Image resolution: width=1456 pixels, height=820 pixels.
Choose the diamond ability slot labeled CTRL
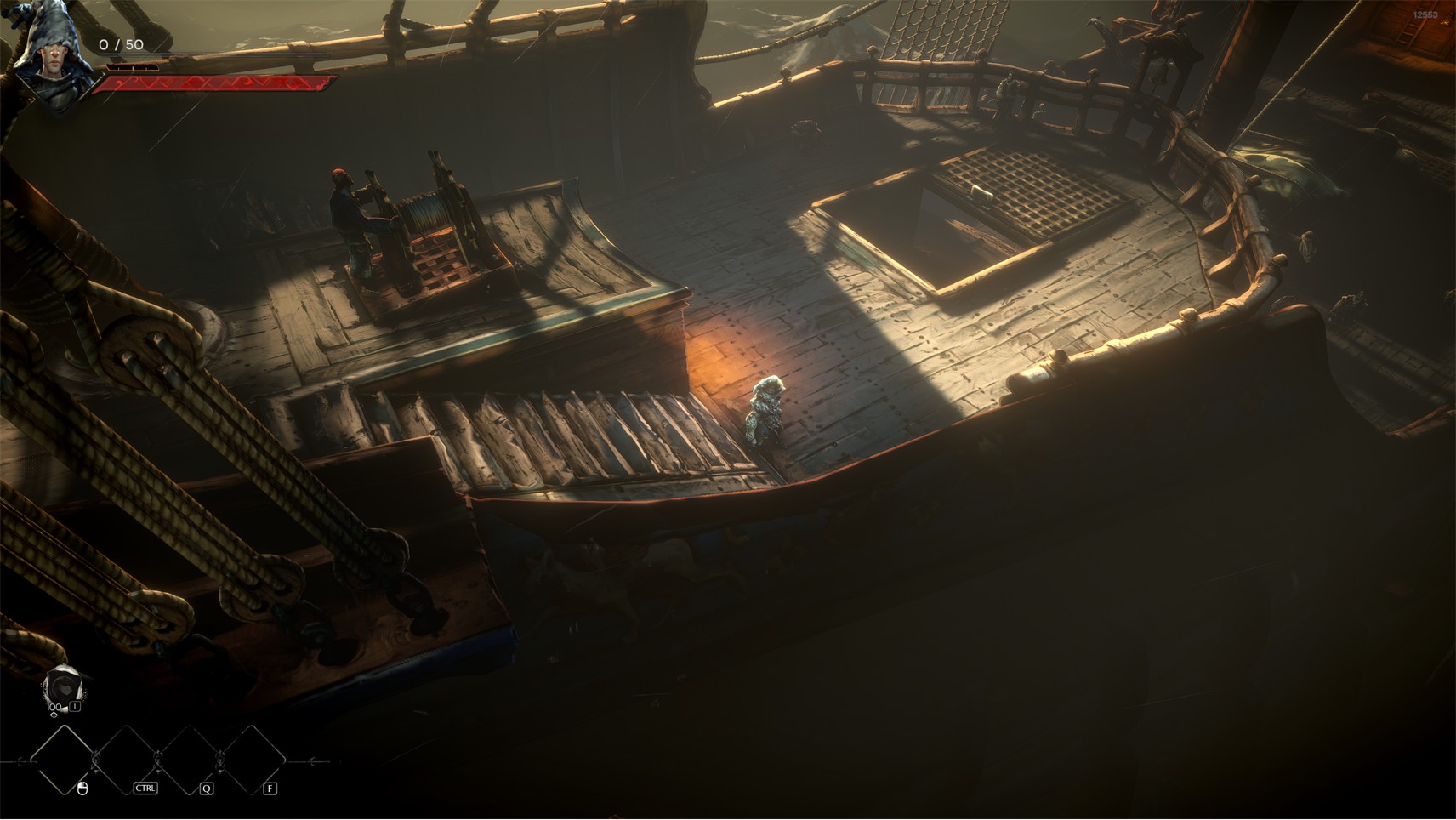pos(127,760)
